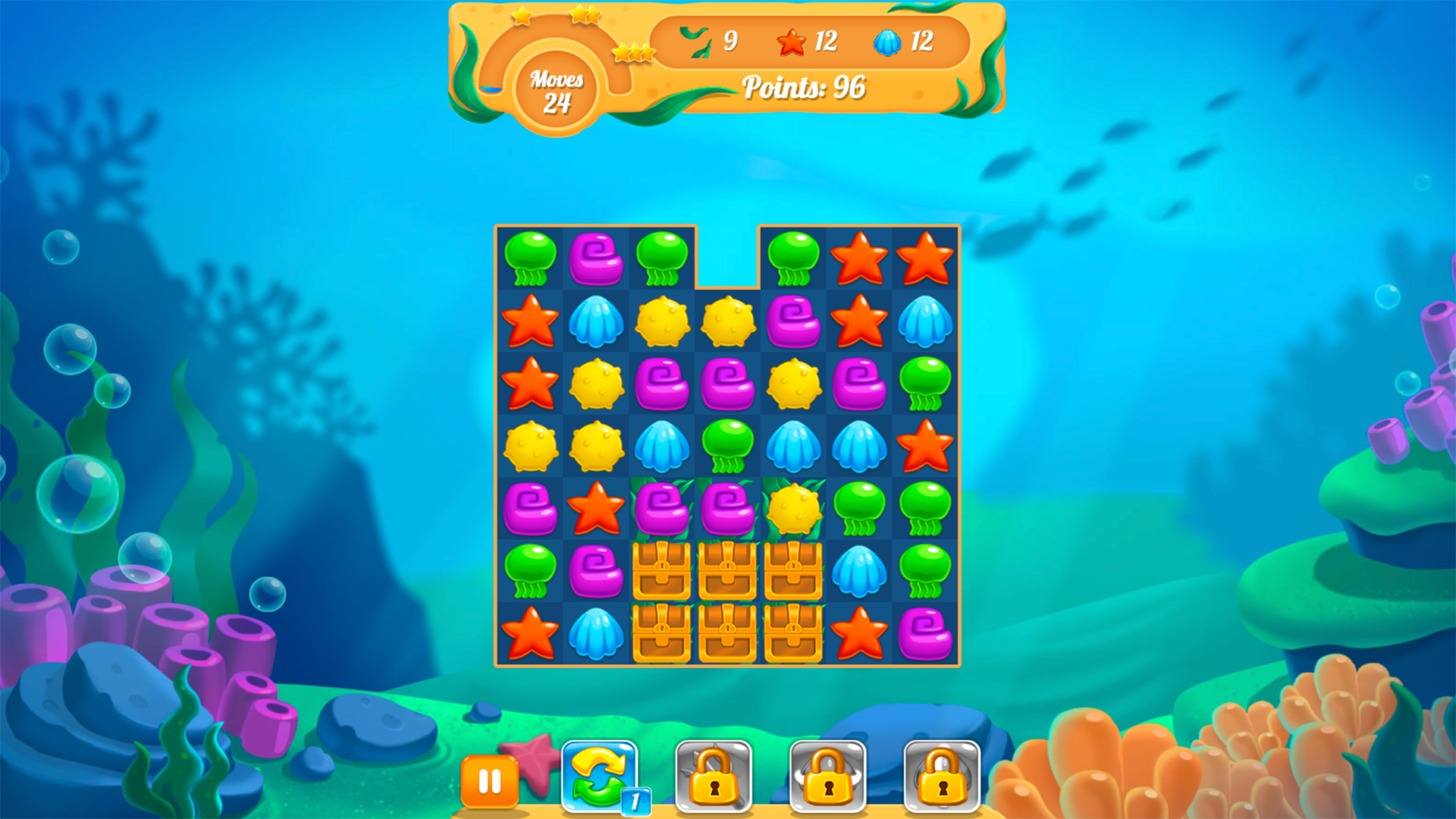Click the first locked booster
The image size is (1456, 819).
coord(713,777)
